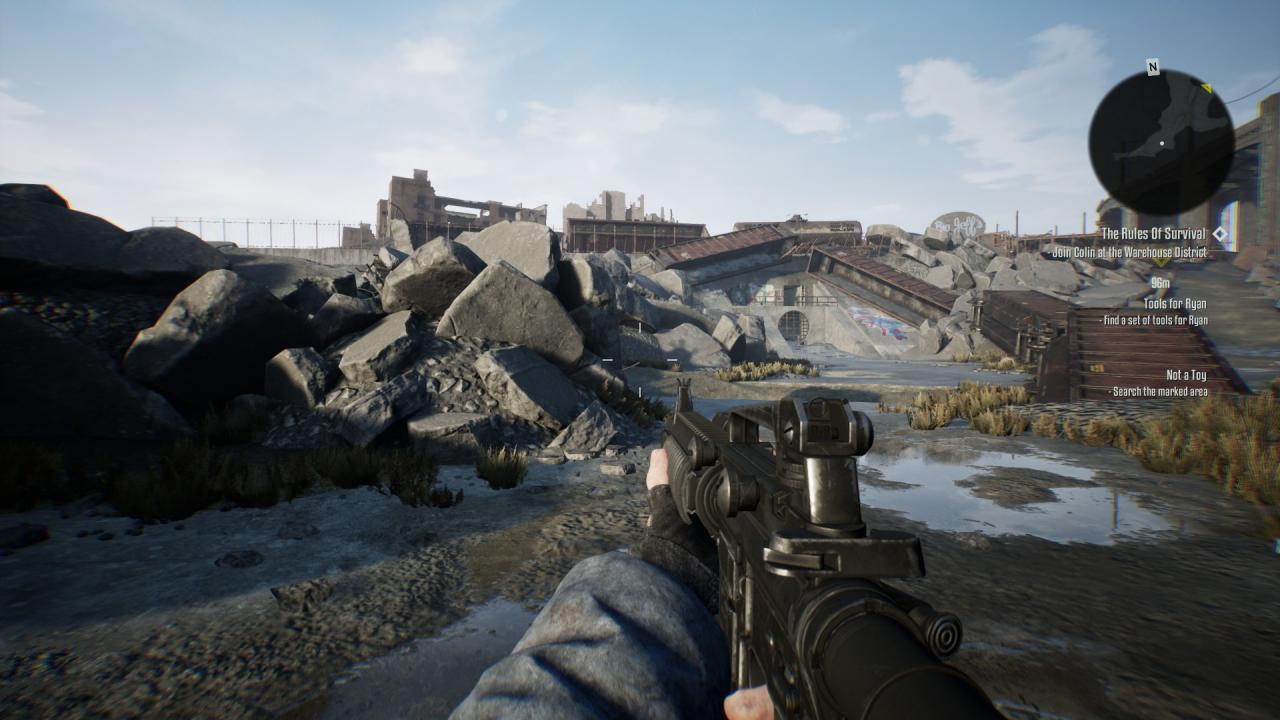Click the diamond tracked-quest icon
This screenshot has height=720, width=1280.
coord(1219,234)
